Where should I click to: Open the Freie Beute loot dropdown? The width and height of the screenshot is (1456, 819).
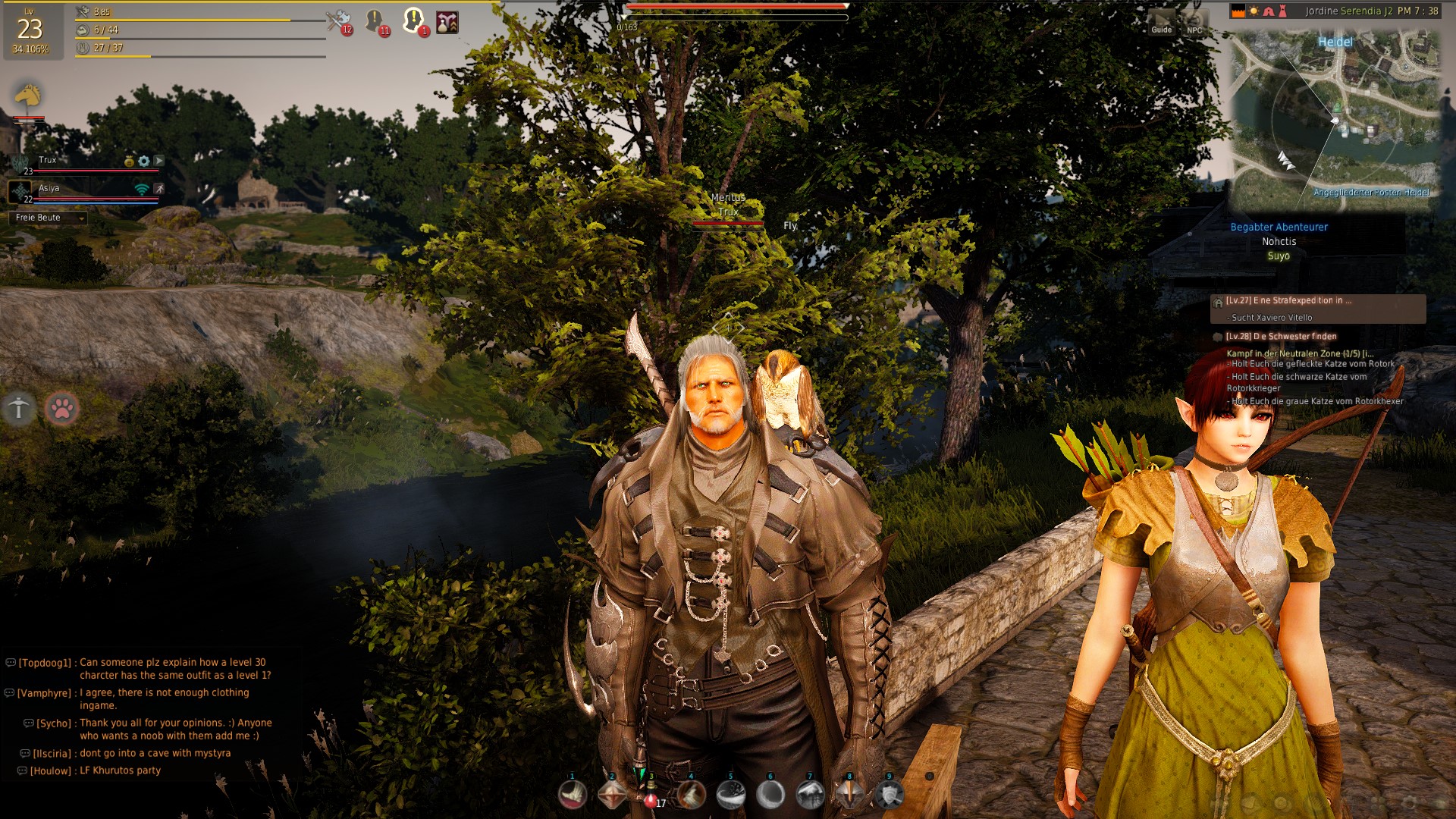click(49, 218)
